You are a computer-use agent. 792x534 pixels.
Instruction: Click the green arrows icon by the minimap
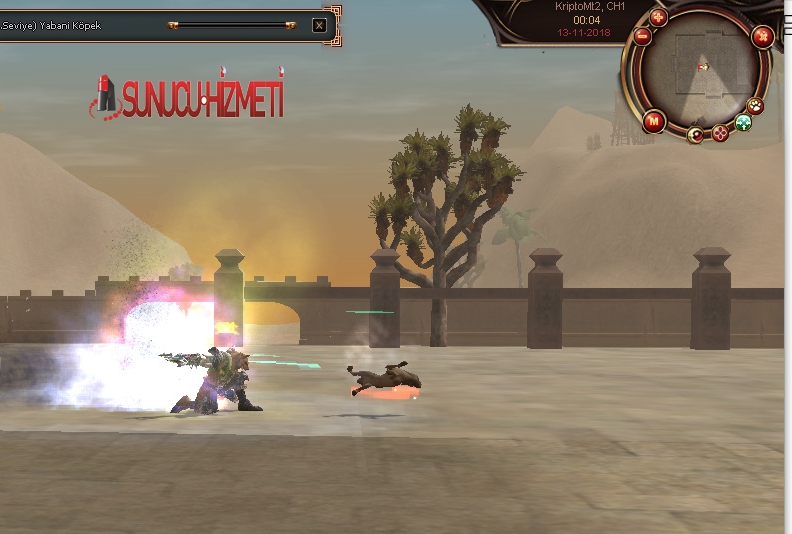pyautogui.click(x=743, y=122)
